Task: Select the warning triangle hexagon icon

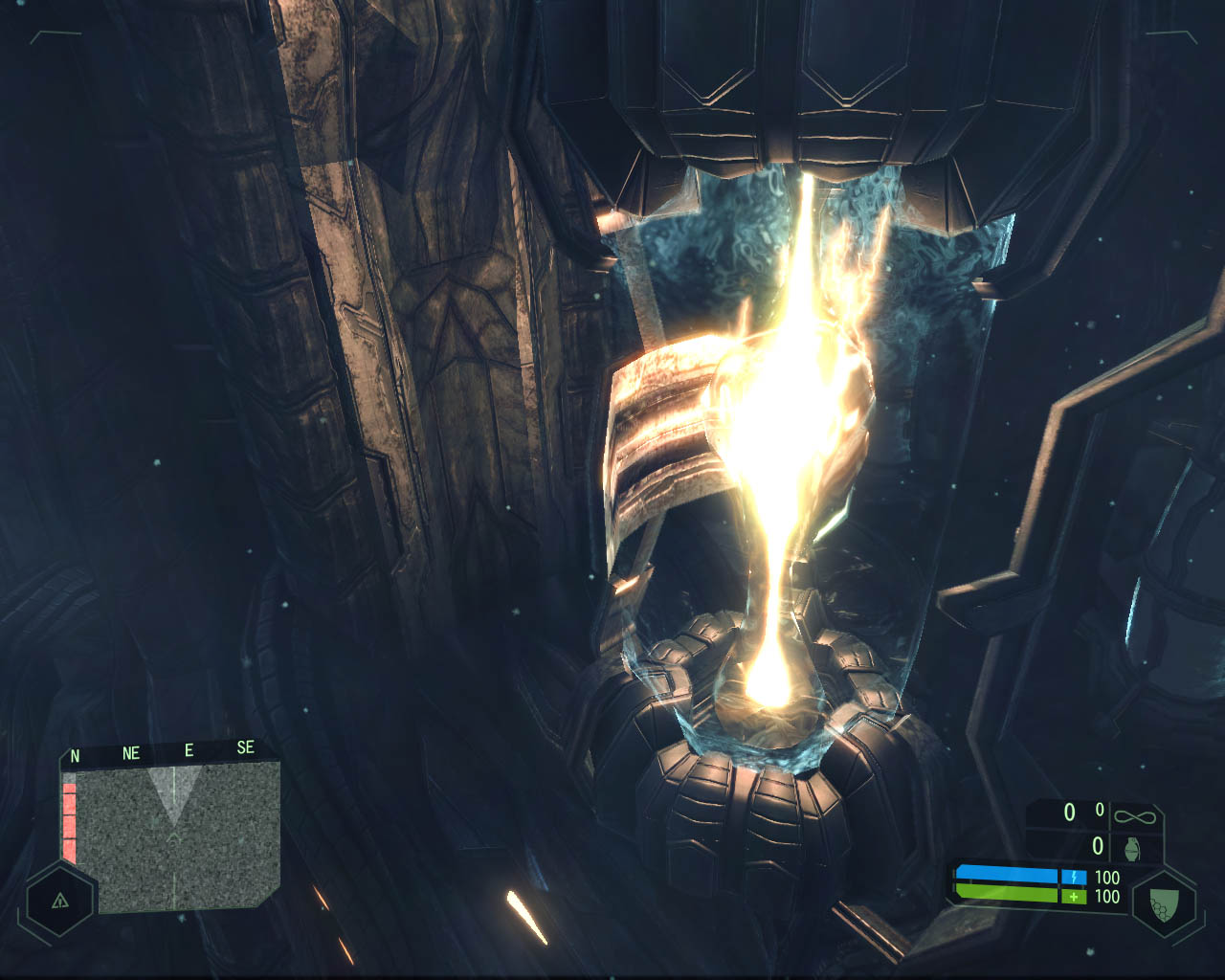Action: tap(60, 901)
